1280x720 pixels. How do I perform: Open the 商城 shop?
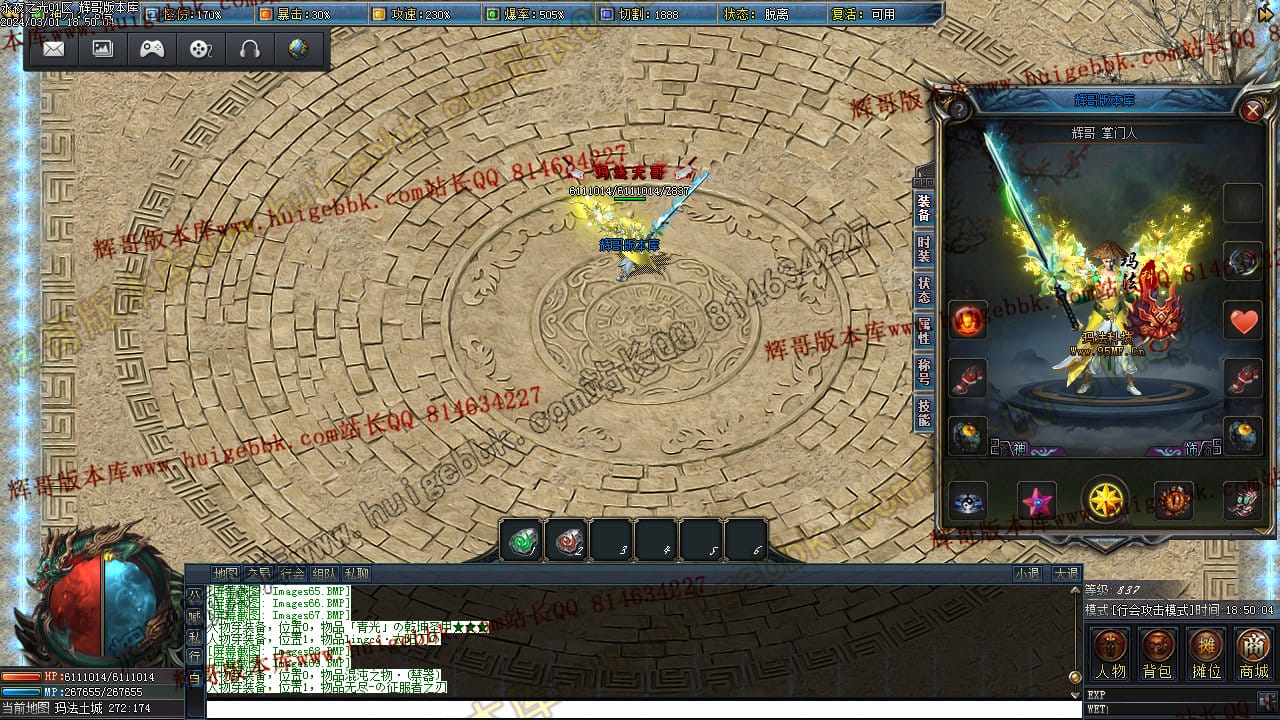pos(1254,655)
